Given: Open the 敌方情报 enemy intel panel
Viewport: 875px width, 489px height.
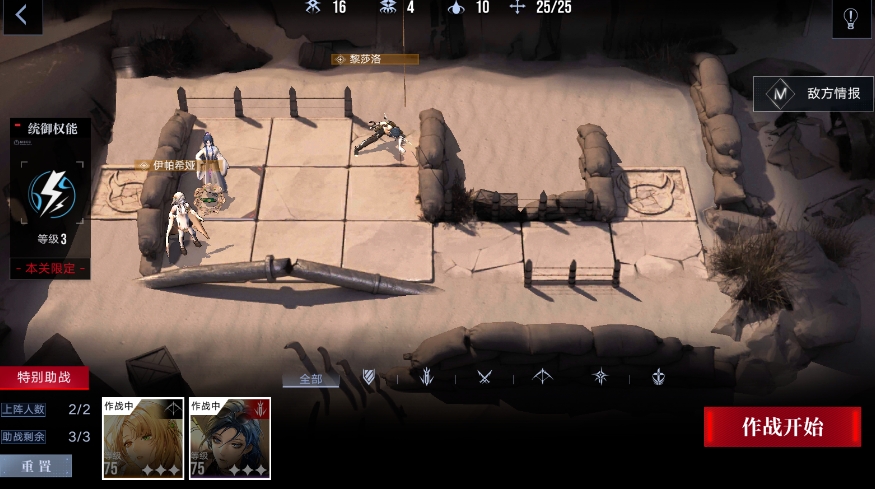Looking at the screenshot, I should click(x=814, y=94).
